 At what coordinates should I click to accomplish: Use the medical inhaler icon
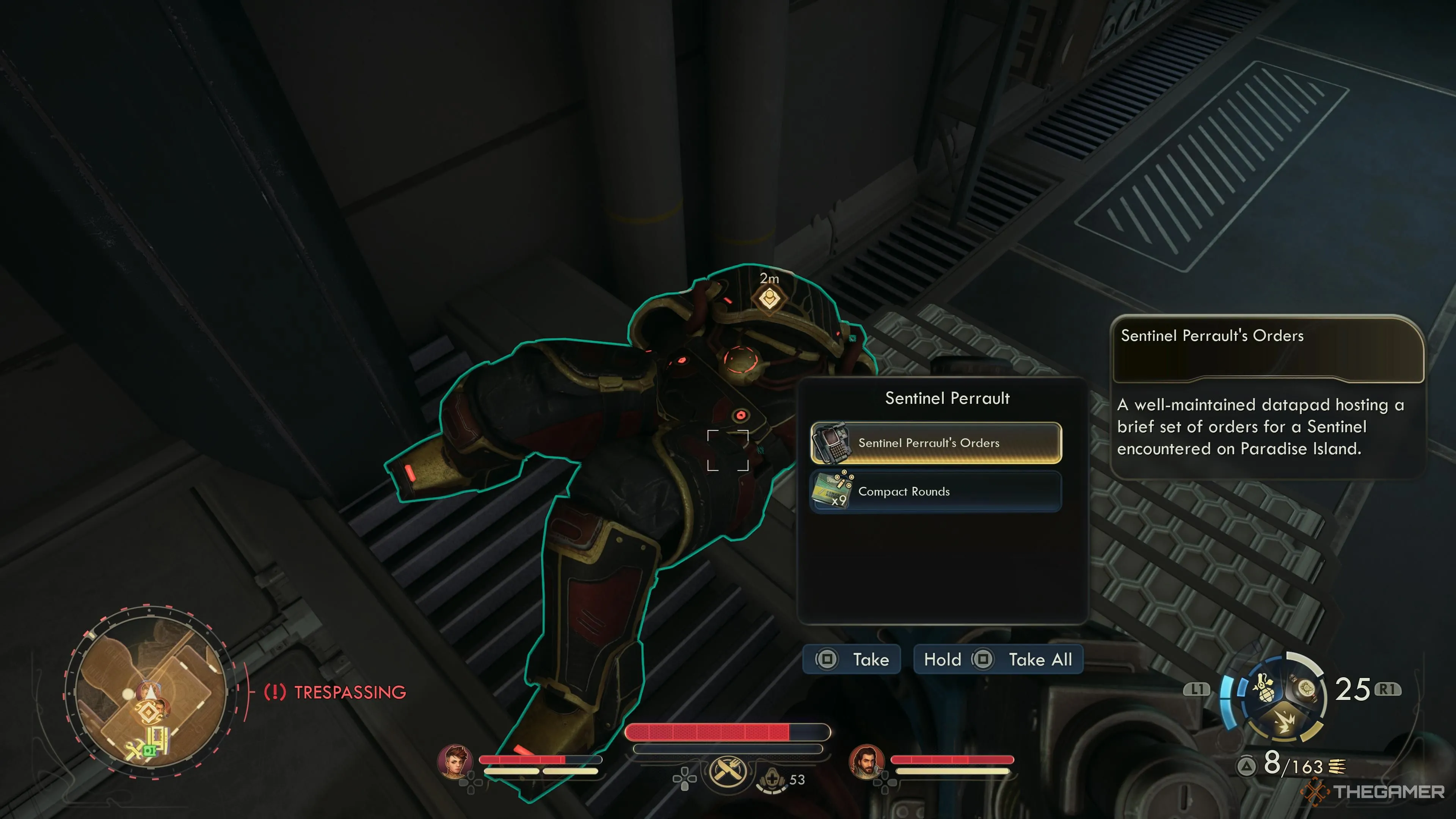(772, 781)
